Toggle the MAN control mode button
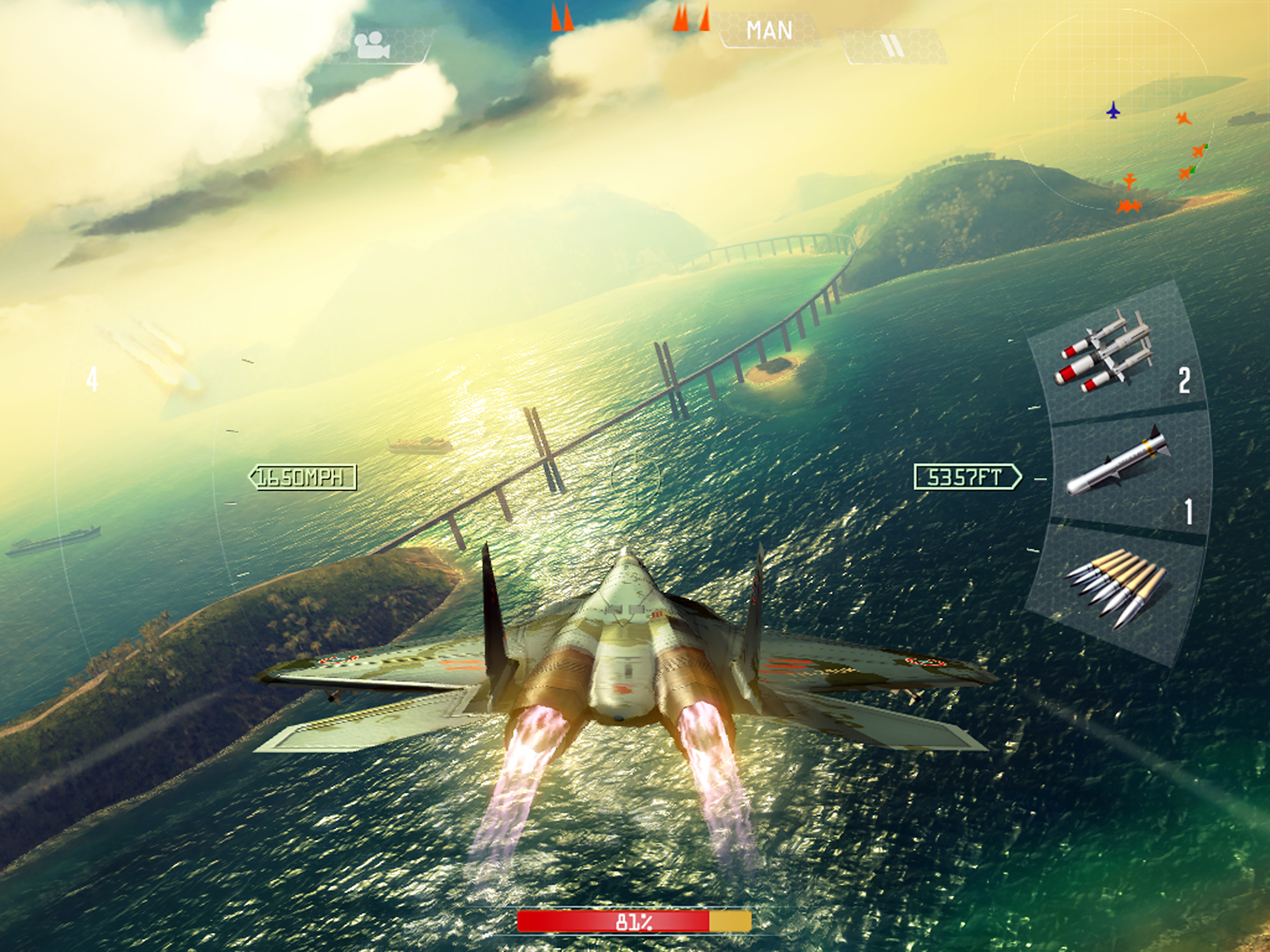This screenshot has height=952, width=1270. 768,30
